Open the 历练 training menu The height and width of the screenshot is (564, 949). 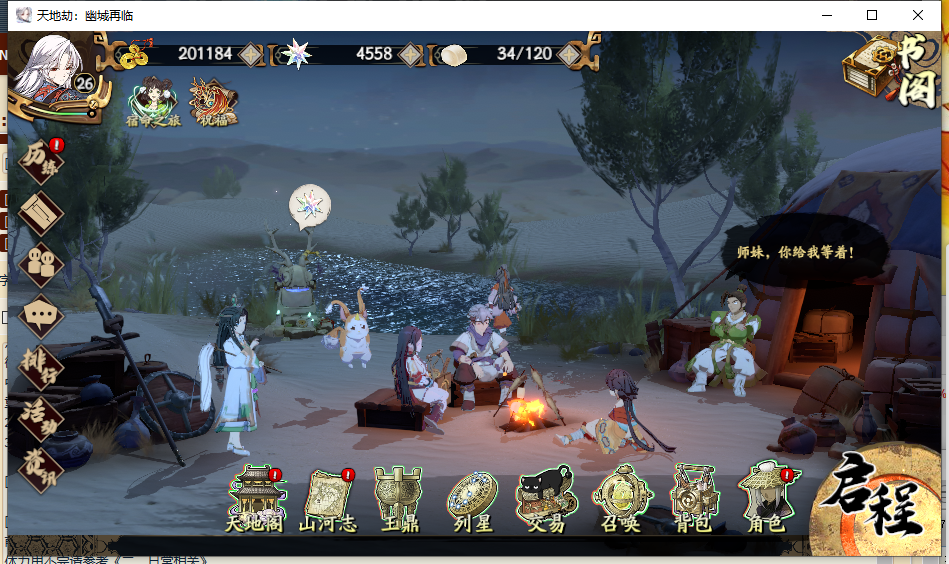41,161
